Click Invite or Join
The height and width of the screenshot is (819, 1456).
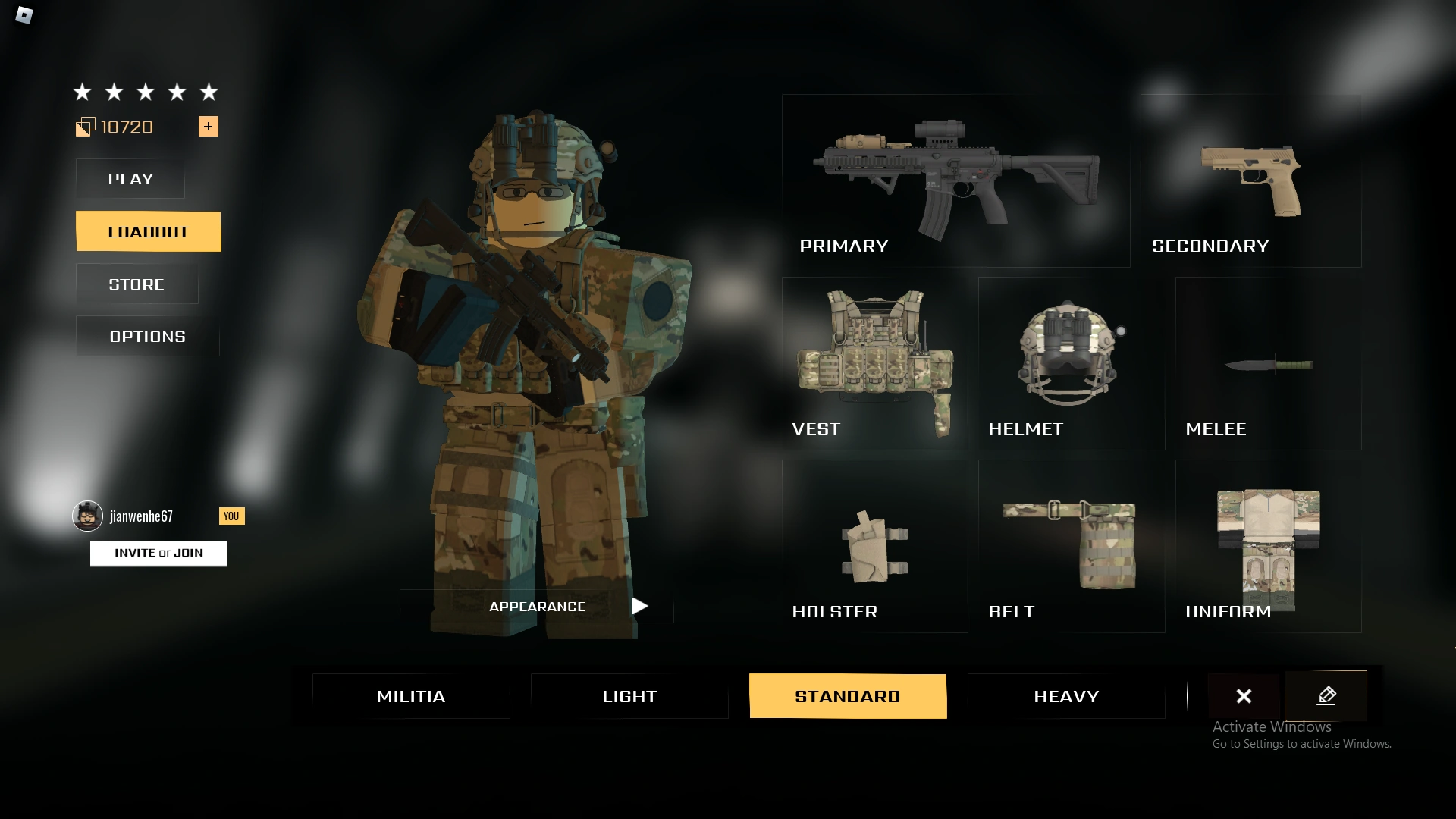tap(158, 553)
